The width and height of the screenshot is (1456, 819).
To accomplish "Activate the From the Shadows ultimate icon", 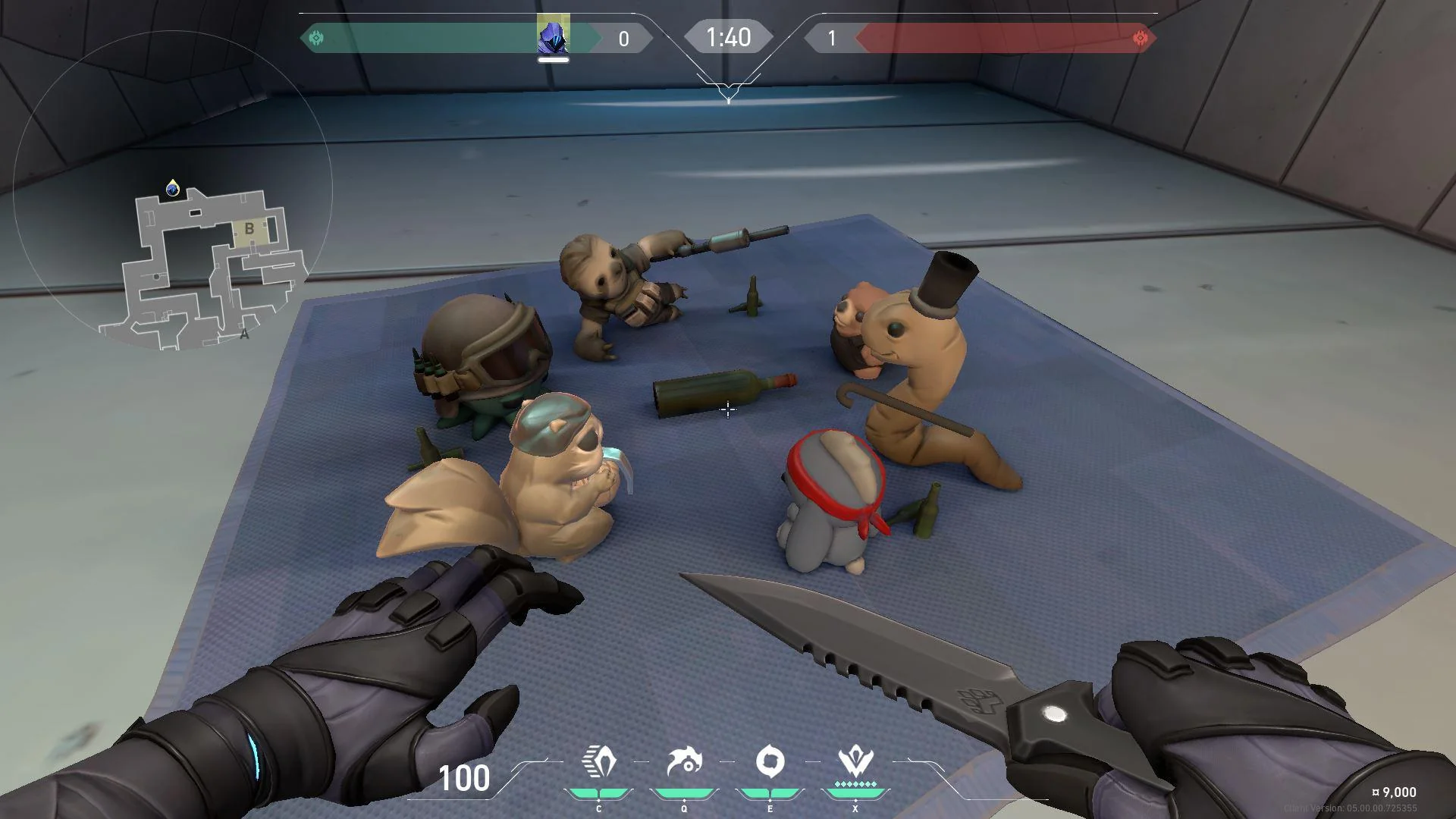I will pos(855,762).
